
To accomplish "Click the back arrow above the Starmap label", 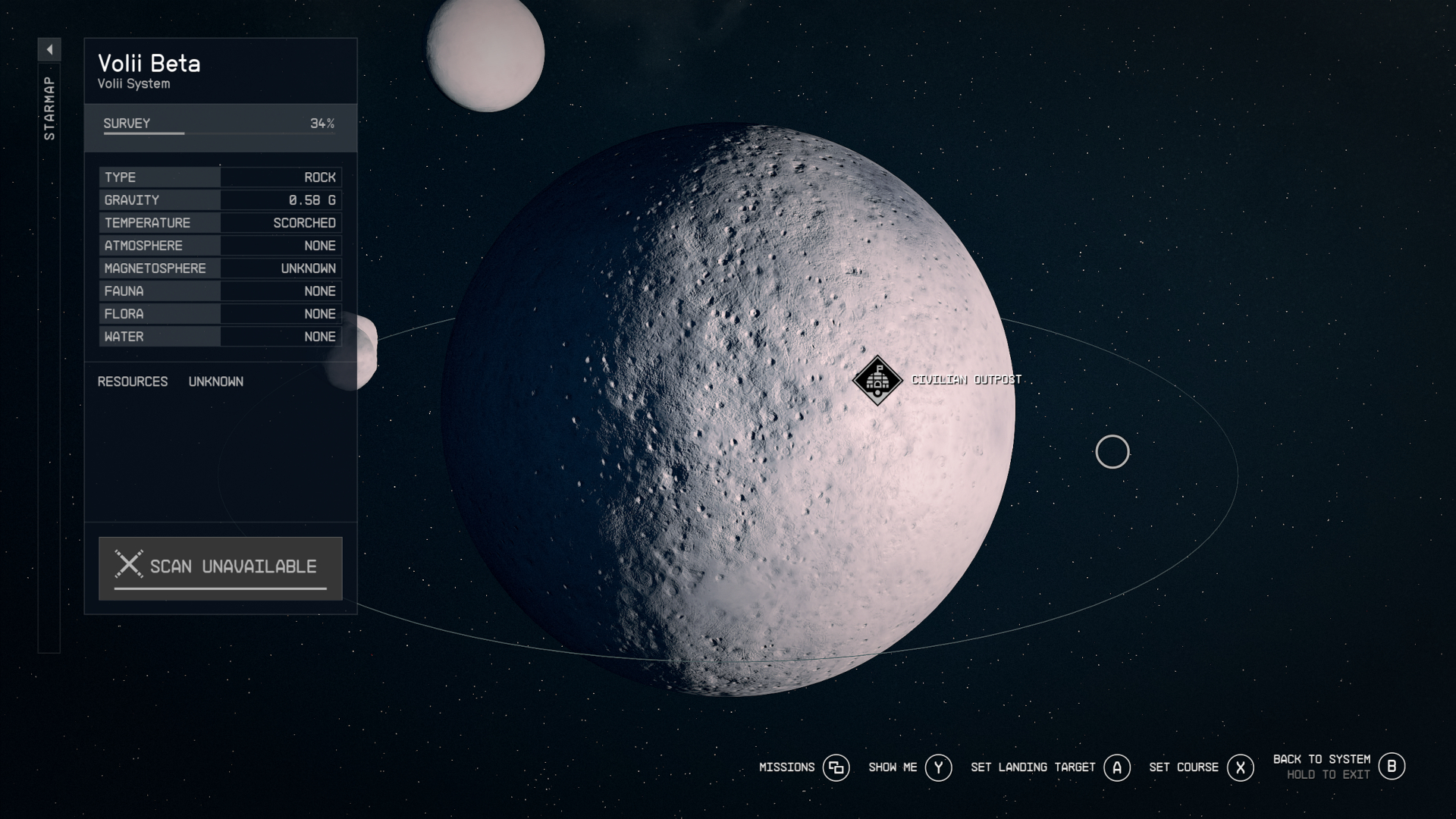I will click(49, 48).
